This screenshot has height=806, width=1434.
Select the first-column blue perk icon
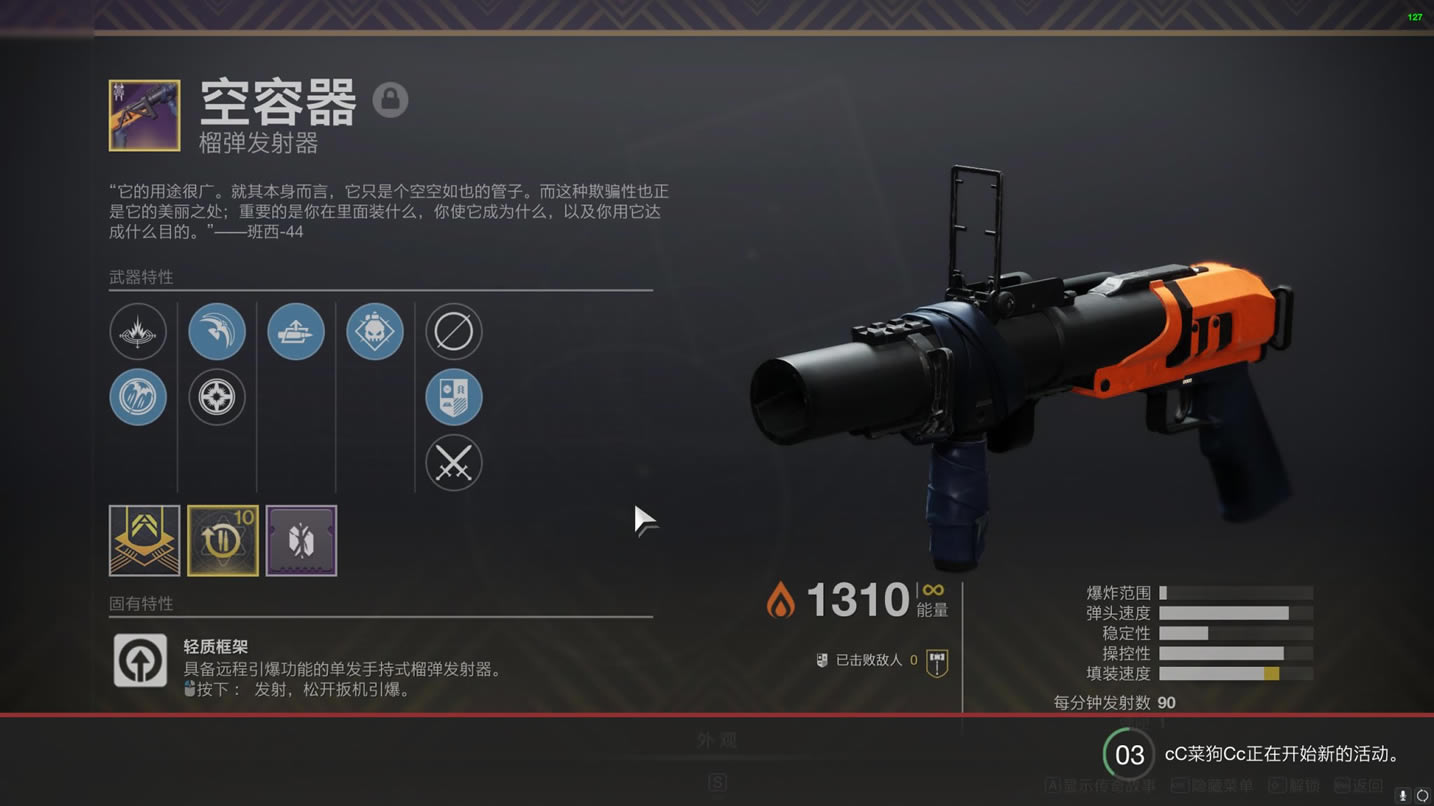(138, 396)
